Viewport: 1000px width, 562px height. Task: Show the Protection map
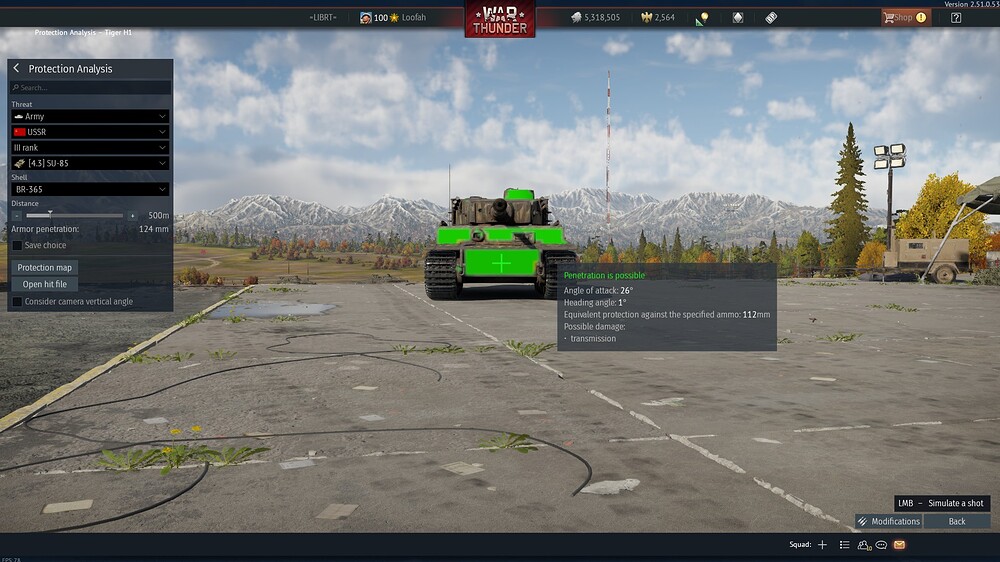tap(45, 268)
